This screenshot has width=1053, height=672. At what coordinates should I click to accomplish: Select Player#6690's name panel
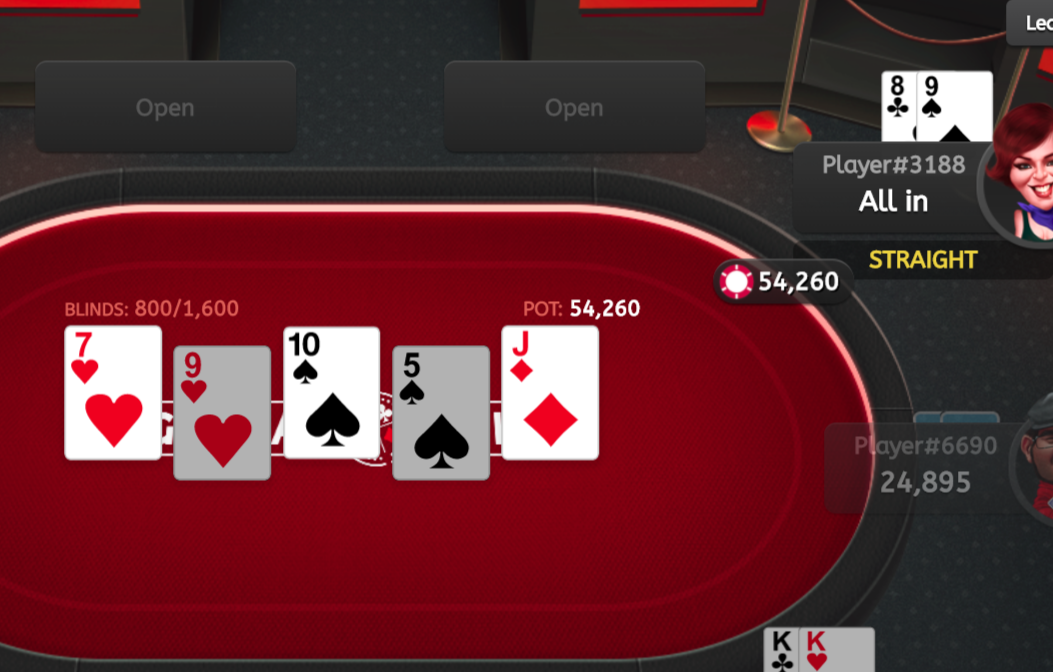tap(922, 467)
